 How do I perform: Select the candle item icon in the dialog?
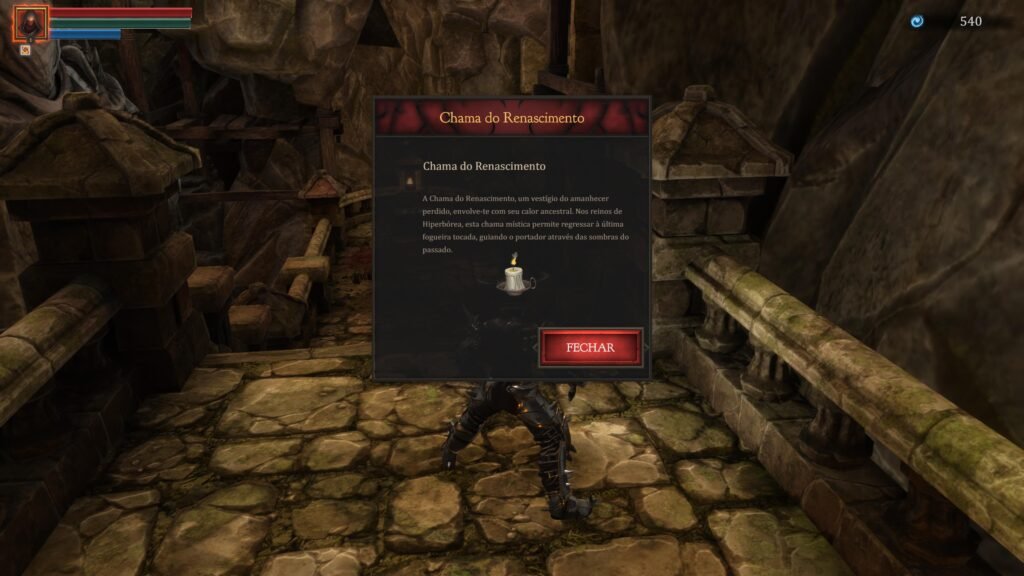pos(516,276)
